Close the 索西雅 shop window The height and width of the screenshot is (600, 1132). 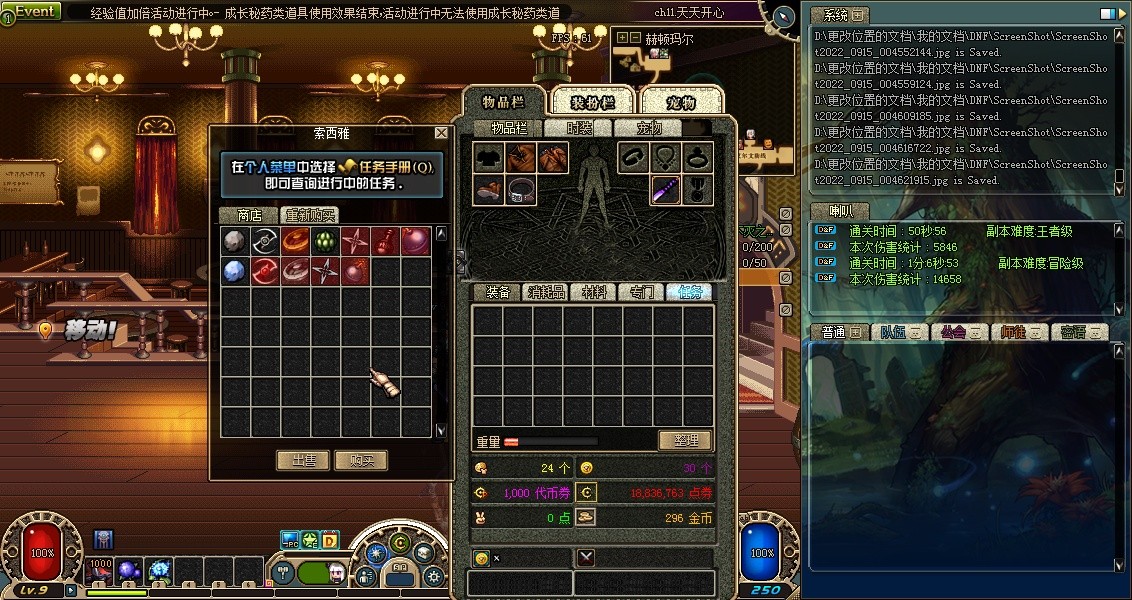point(441,133)
